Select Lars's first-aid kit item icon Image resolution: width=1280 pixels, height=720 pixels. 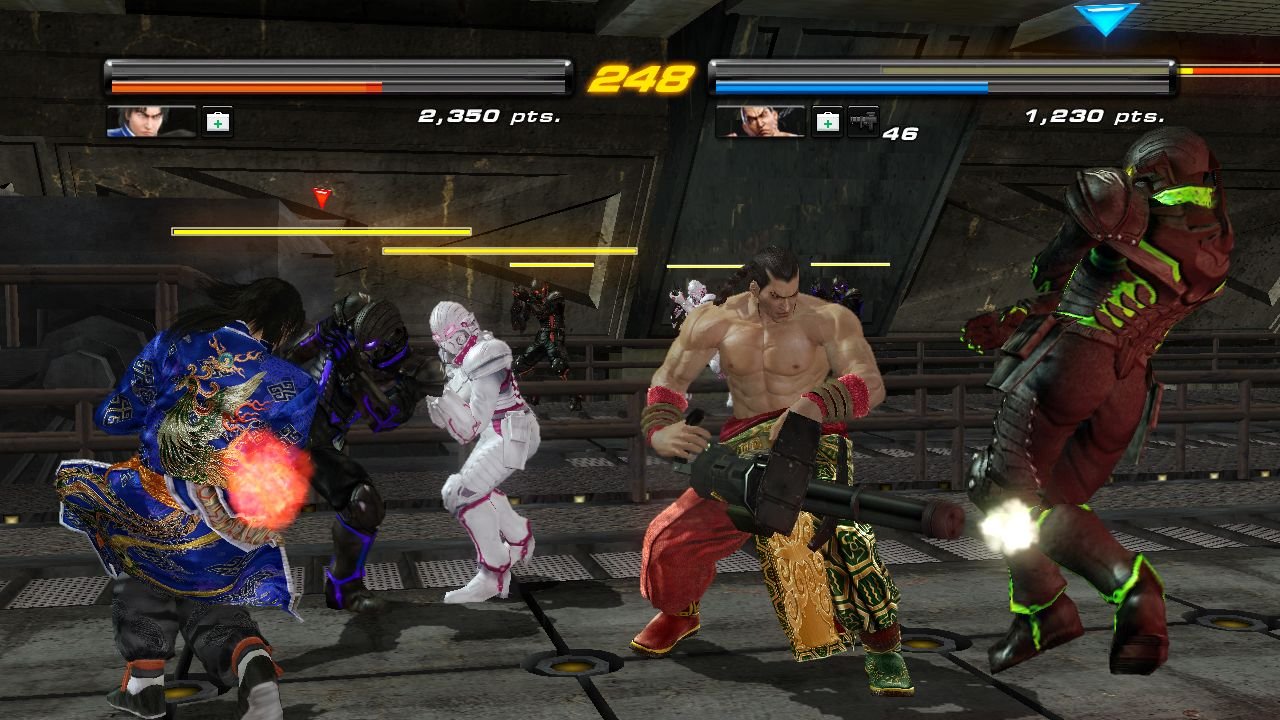pyautogui.click(x=215, y=121)
